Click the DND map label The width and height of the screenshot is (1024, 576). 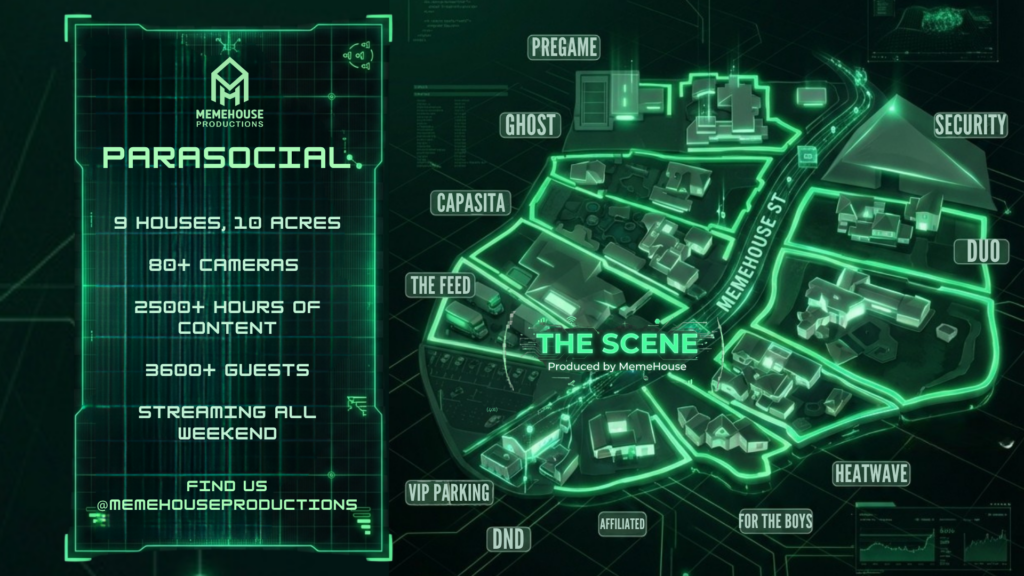(x=508, y=539)
